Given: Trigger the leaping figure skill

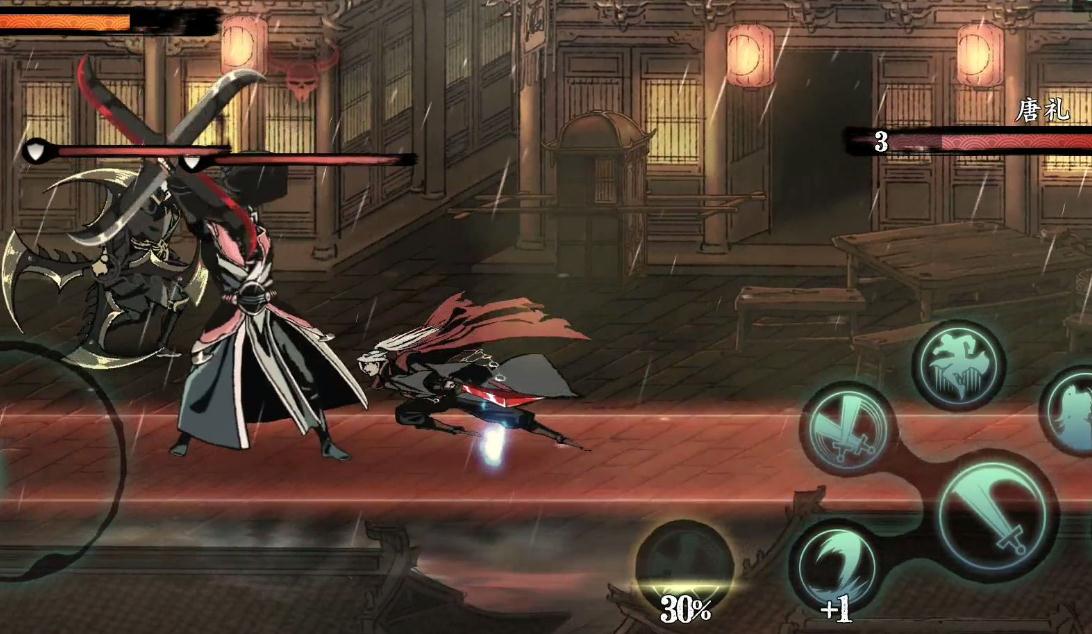Looking at the screenshot, I should [958, 365].
